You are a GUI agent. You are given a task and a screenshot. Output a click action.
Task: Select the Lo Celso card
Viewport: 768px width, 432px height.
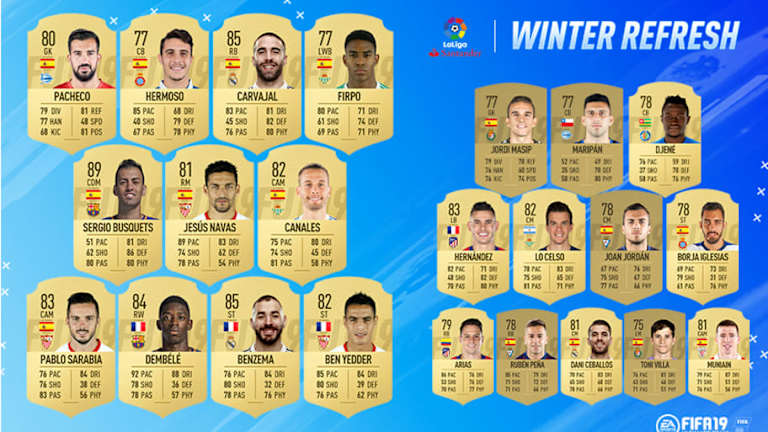[548, 245]
